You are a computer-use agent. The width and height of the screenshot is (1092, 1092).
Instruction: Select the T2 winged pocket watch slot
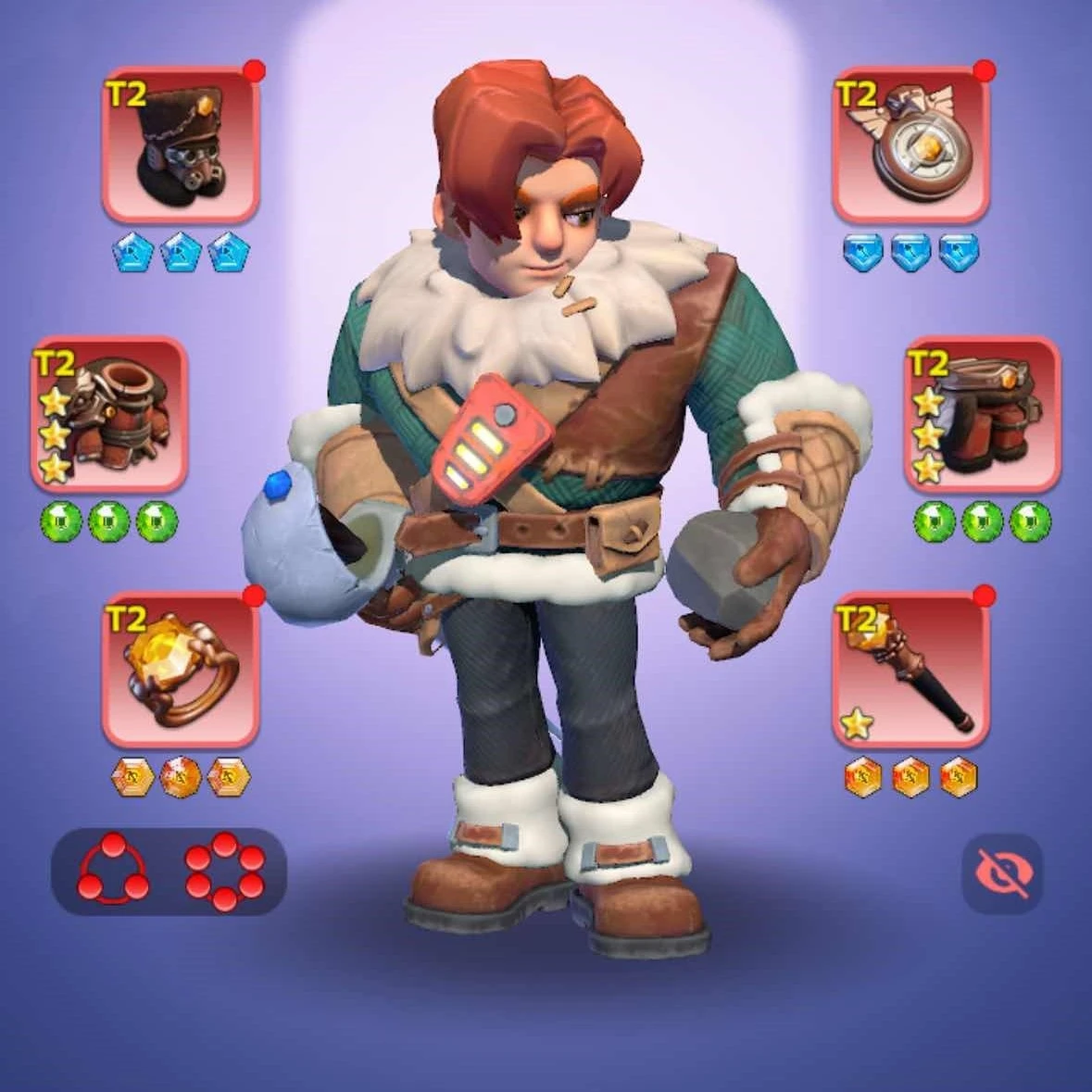point(910,144)
